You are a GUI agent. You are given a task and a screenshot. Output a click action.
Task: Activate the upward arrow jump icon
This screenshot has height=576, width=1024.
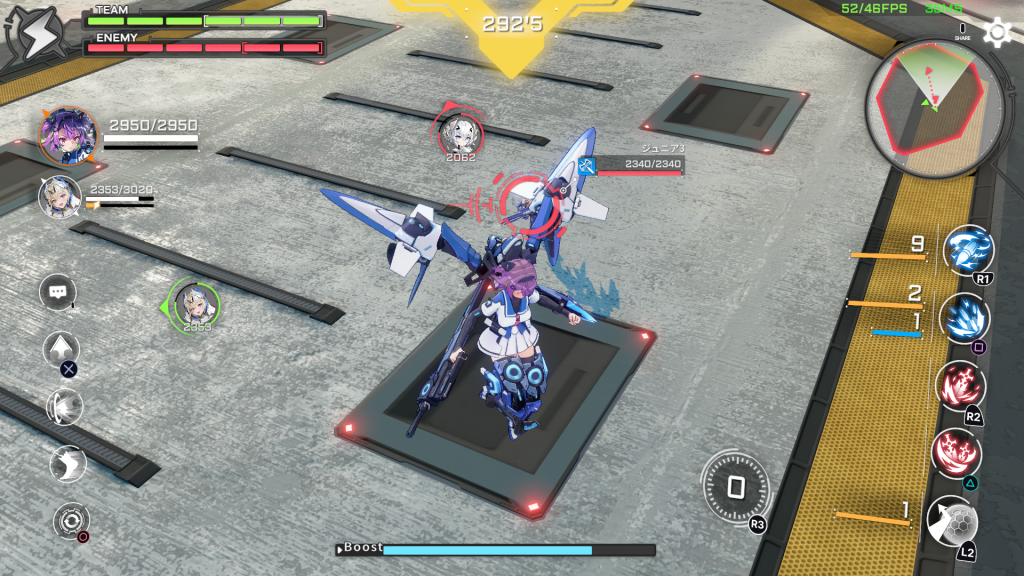click(61, 350)
